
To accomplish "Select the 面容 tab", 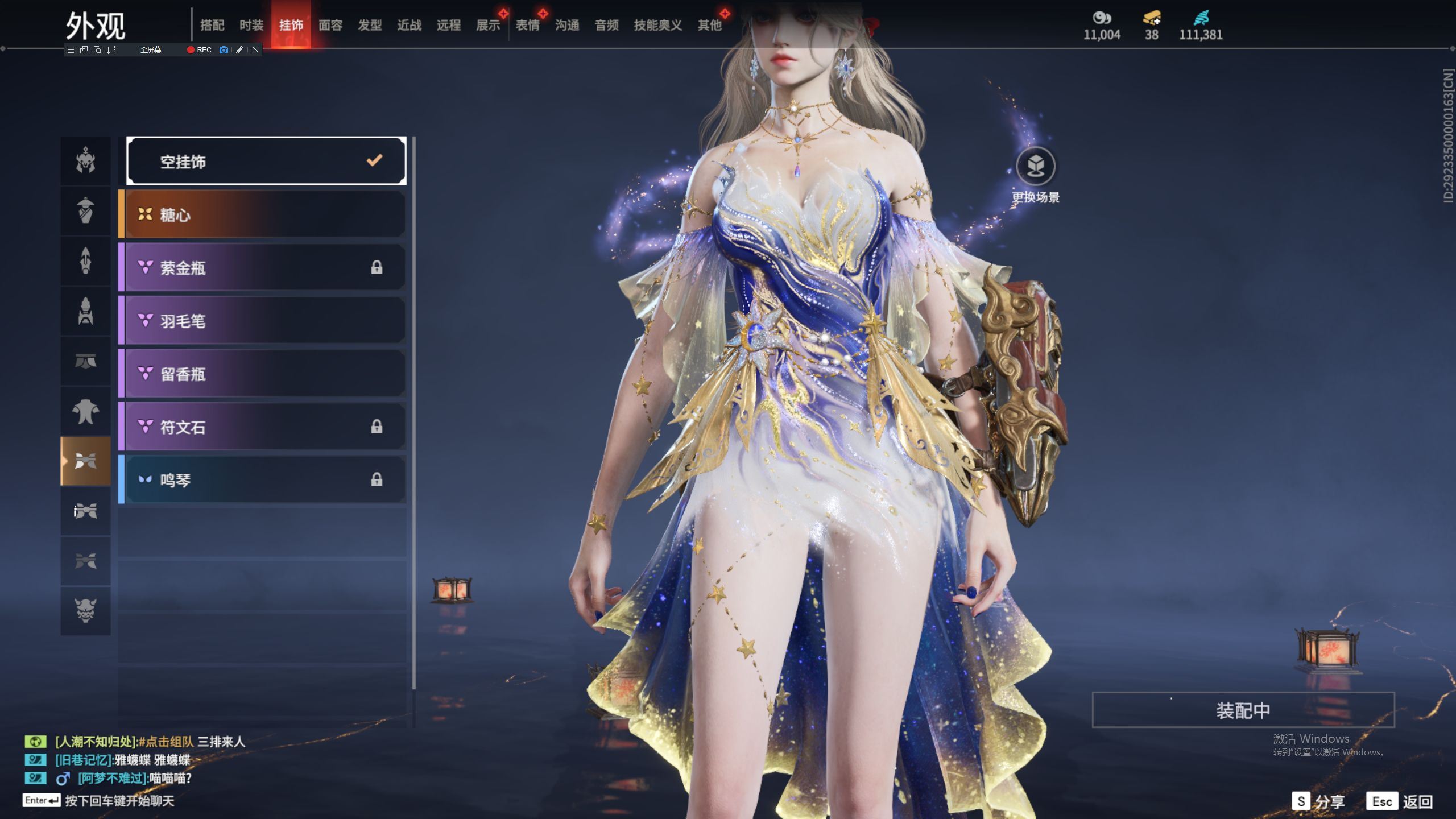I will (330, 25).
